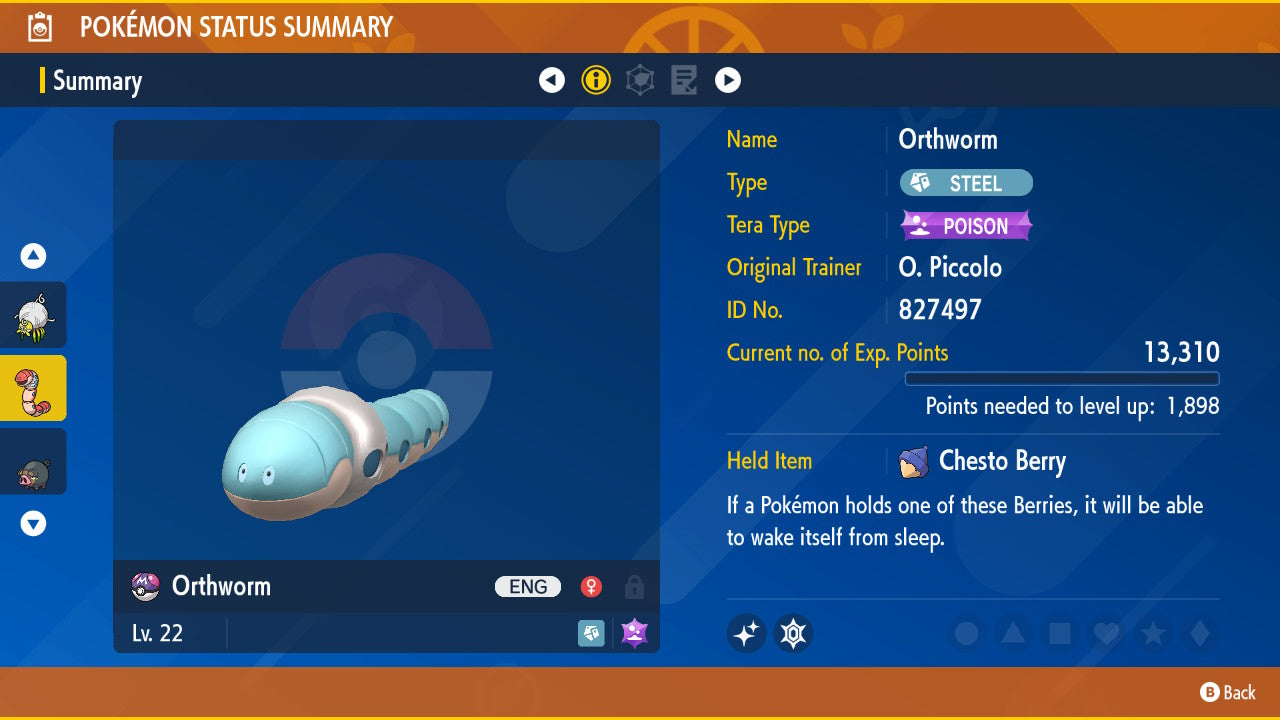The height and width of the screenshot is (720, 1280).
Task: Click the snowflake-shaped mark icon
Action: [793, 633]
